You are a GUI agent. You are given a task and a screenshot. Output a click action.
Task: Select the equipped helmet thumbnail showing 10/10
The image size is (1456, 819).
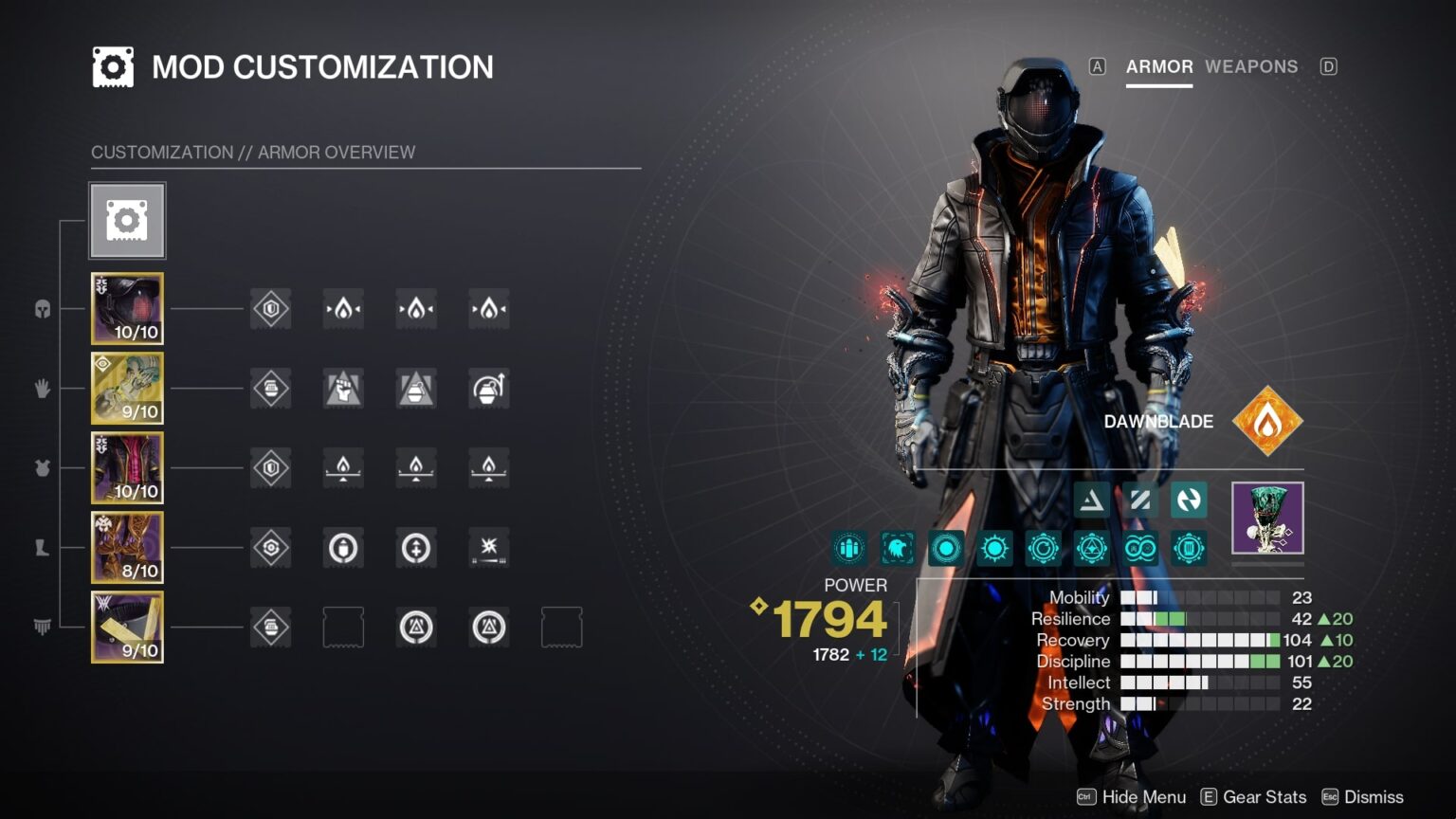(x=127, y=309)
